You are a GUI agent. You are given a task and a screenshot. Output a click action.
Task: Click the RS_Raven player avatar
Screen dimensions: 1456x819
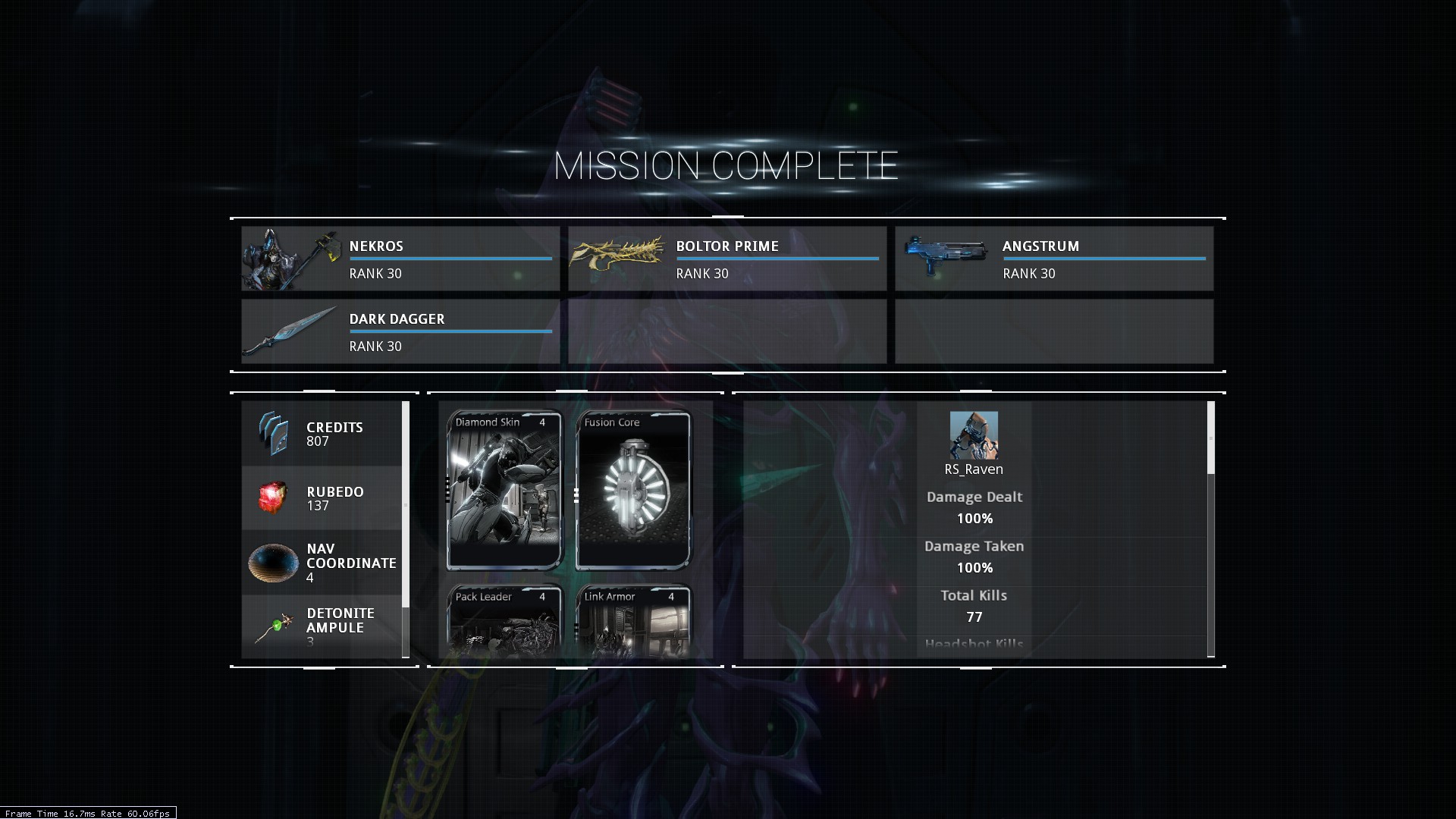click(974, 435)
